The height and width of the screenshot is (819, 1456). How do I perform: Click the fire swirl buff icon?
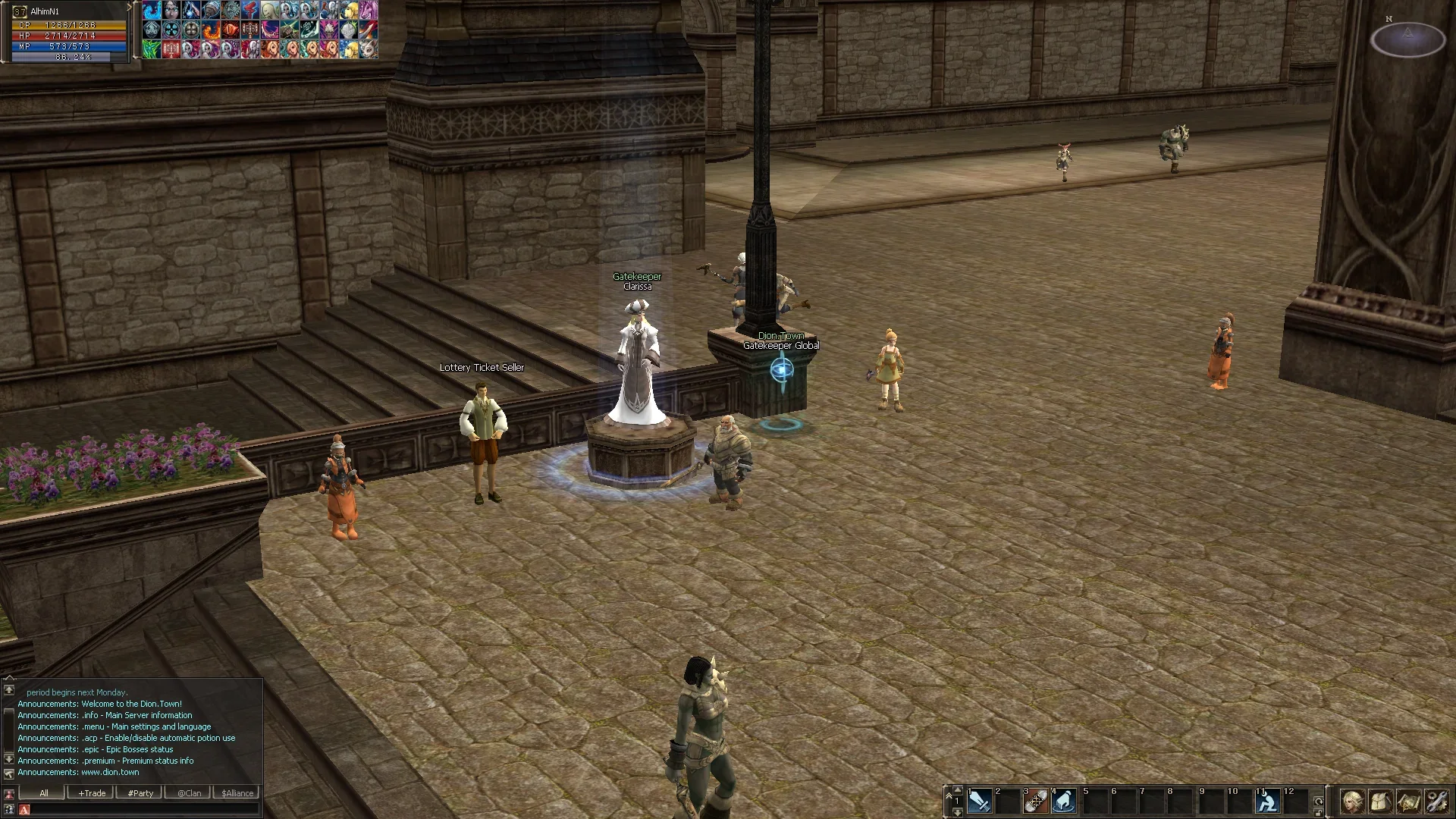(211, 30)
